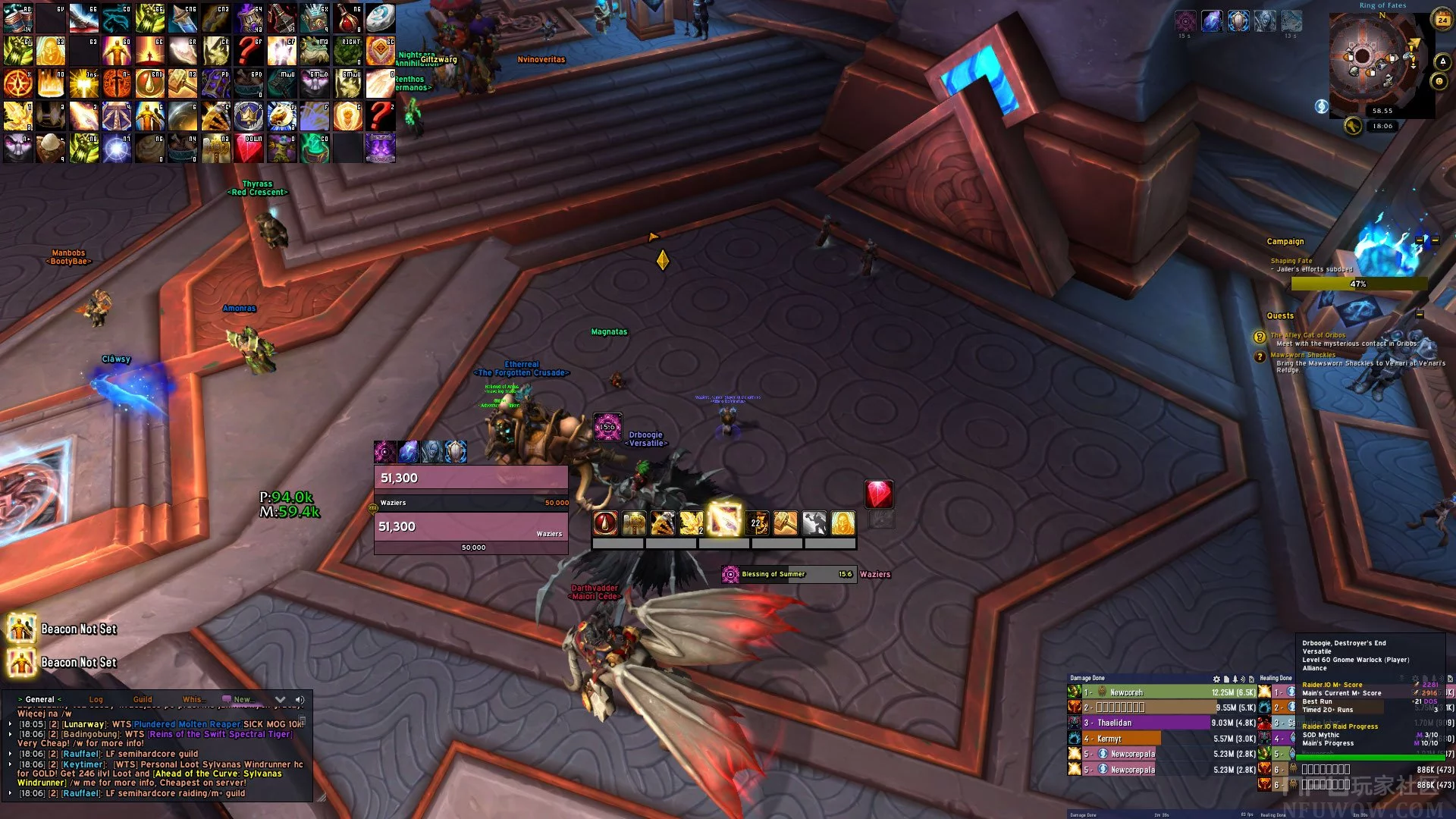
Task: Select the Log chat tab
Action: [96, 700]
